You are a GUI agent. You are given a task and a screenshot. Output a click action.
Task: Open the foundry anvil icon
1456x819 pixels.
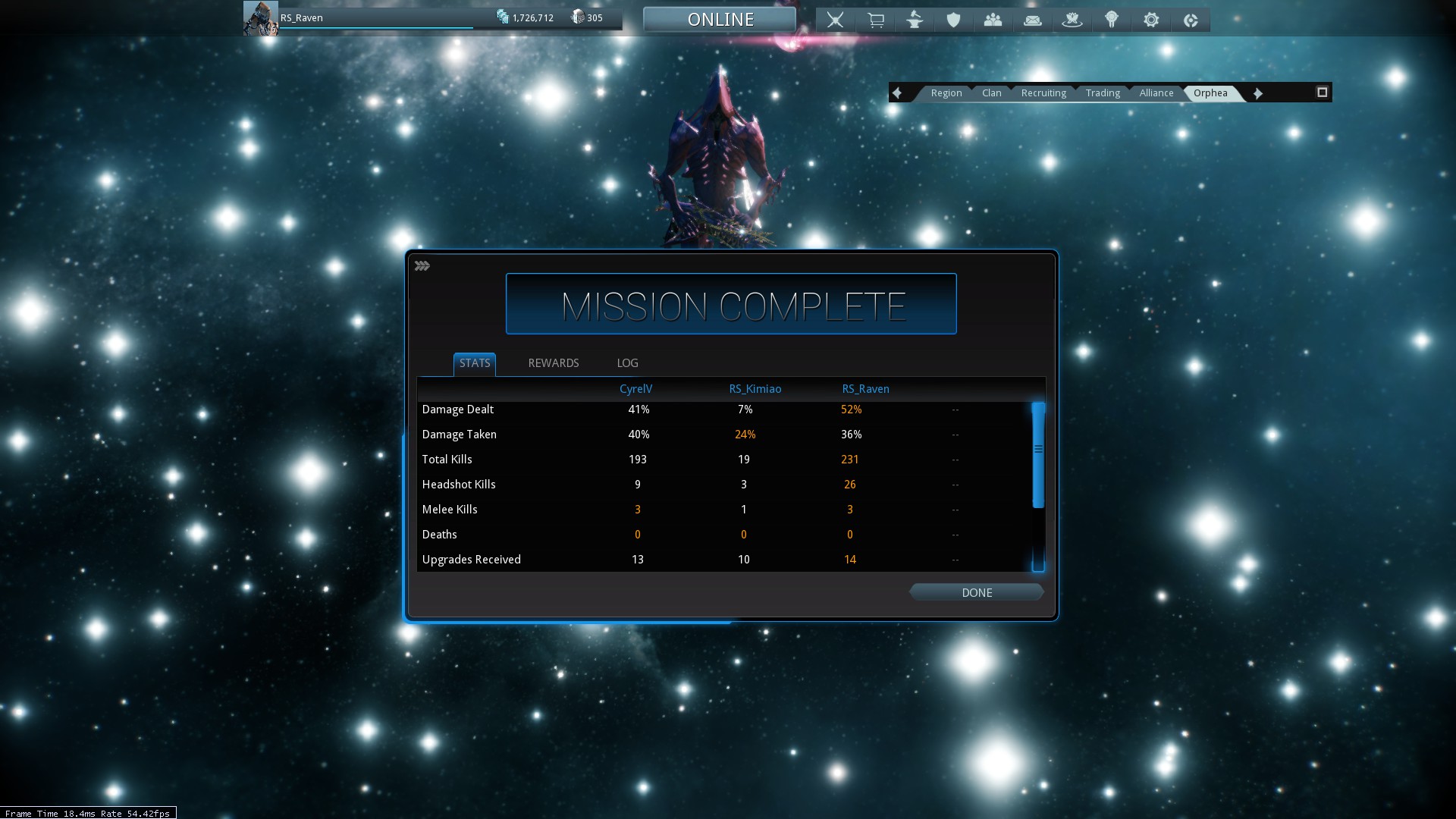(x=915, y=20)
